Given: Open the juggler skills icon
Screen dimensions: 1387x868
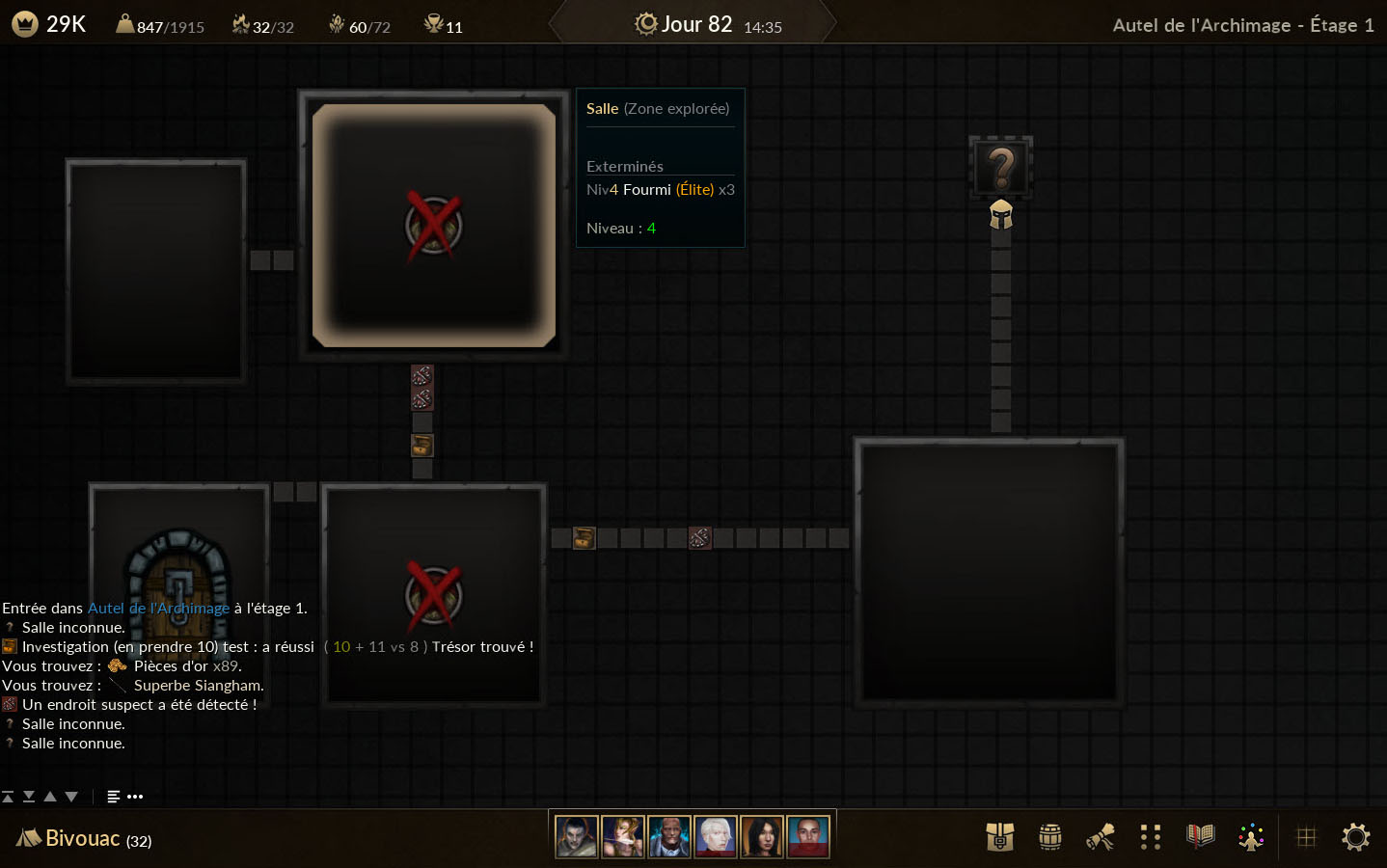Looking at the screenshot, I should point(1251,837).
